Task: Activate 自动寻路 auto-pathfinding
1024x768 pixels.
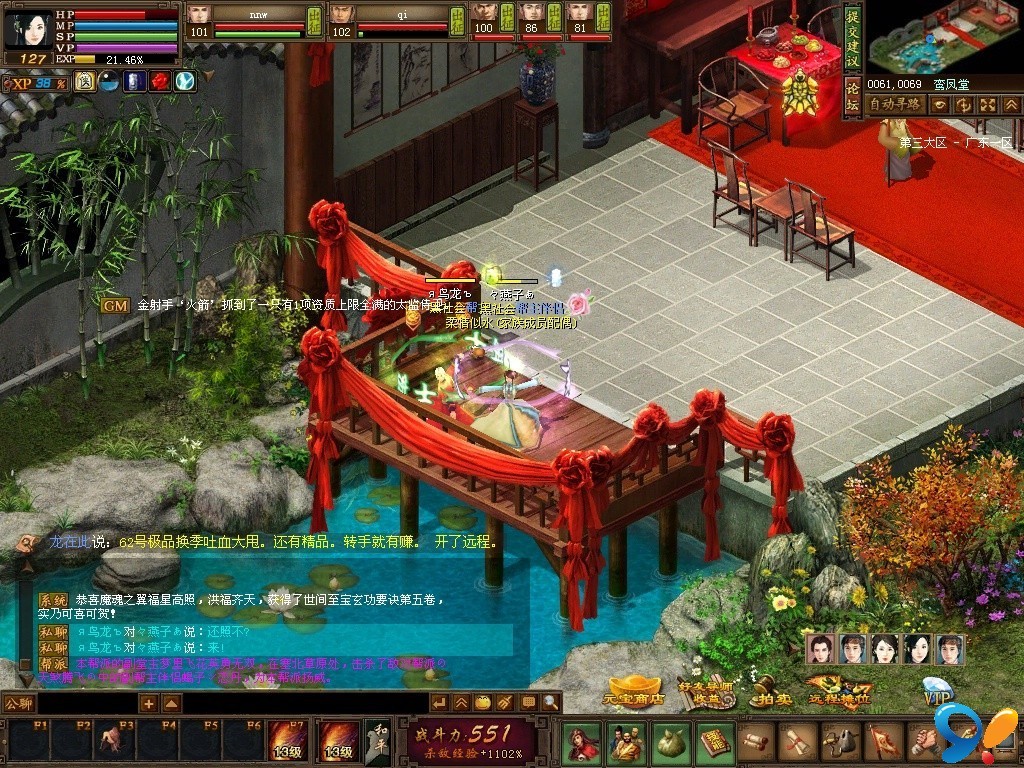Action: pyautogui.click(x=895, y=104)
